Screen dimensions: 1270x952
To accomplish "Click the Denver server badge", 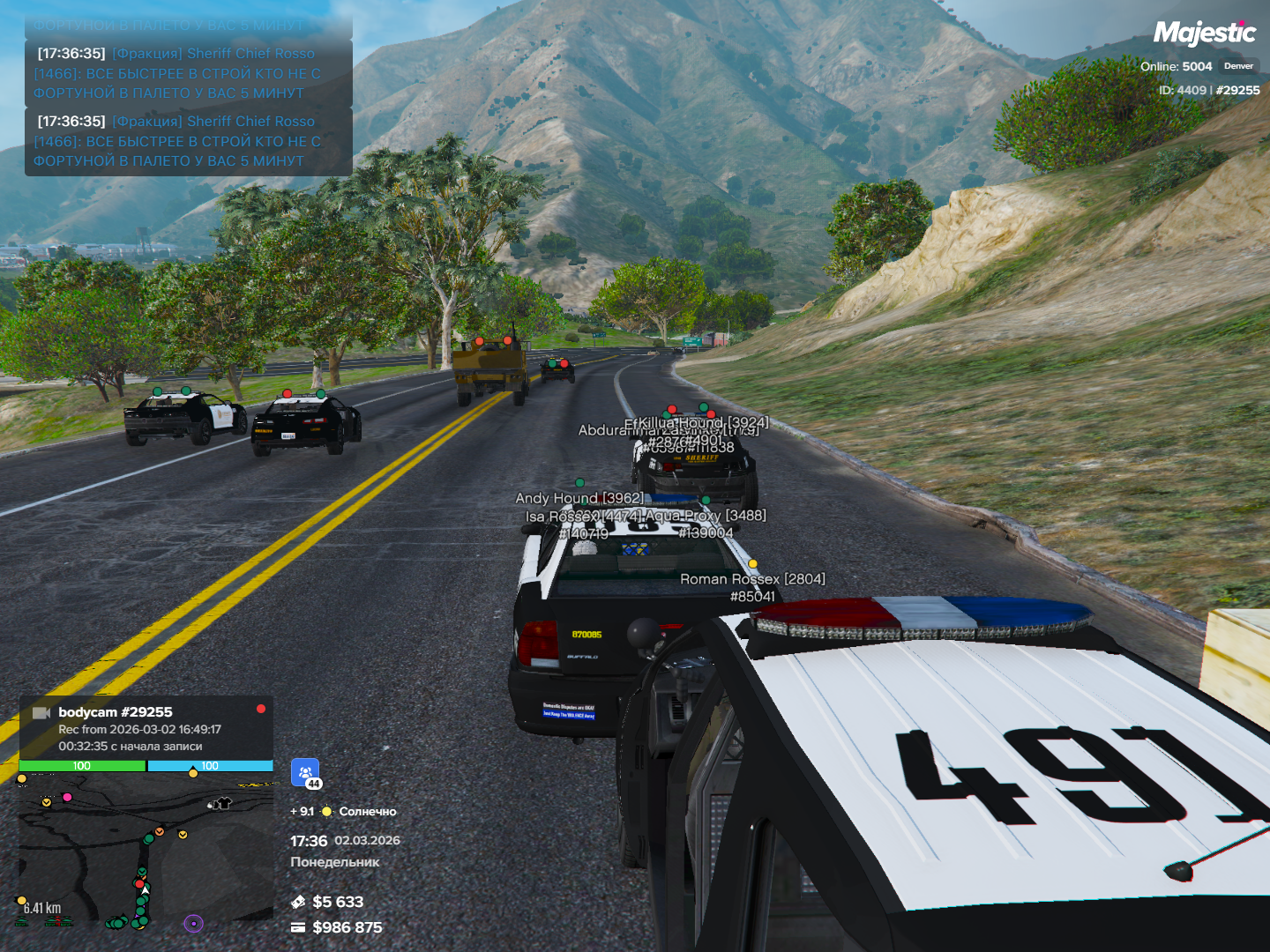I will 1238,66.
